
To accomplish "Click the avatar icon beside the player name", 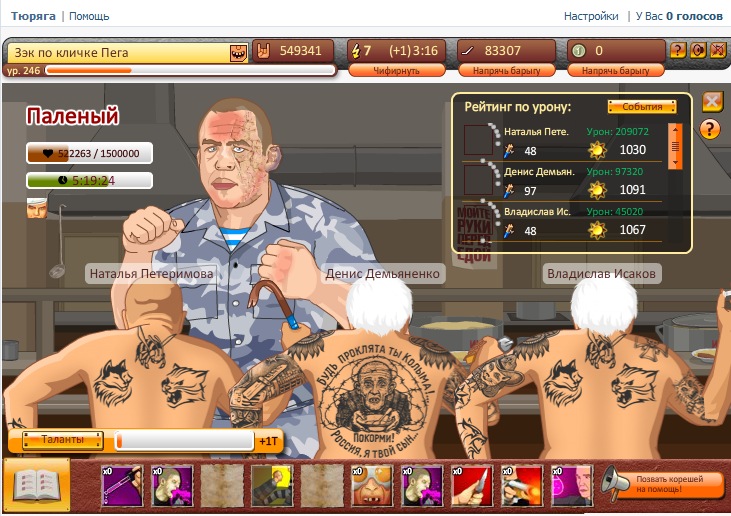I will point(238,52).
